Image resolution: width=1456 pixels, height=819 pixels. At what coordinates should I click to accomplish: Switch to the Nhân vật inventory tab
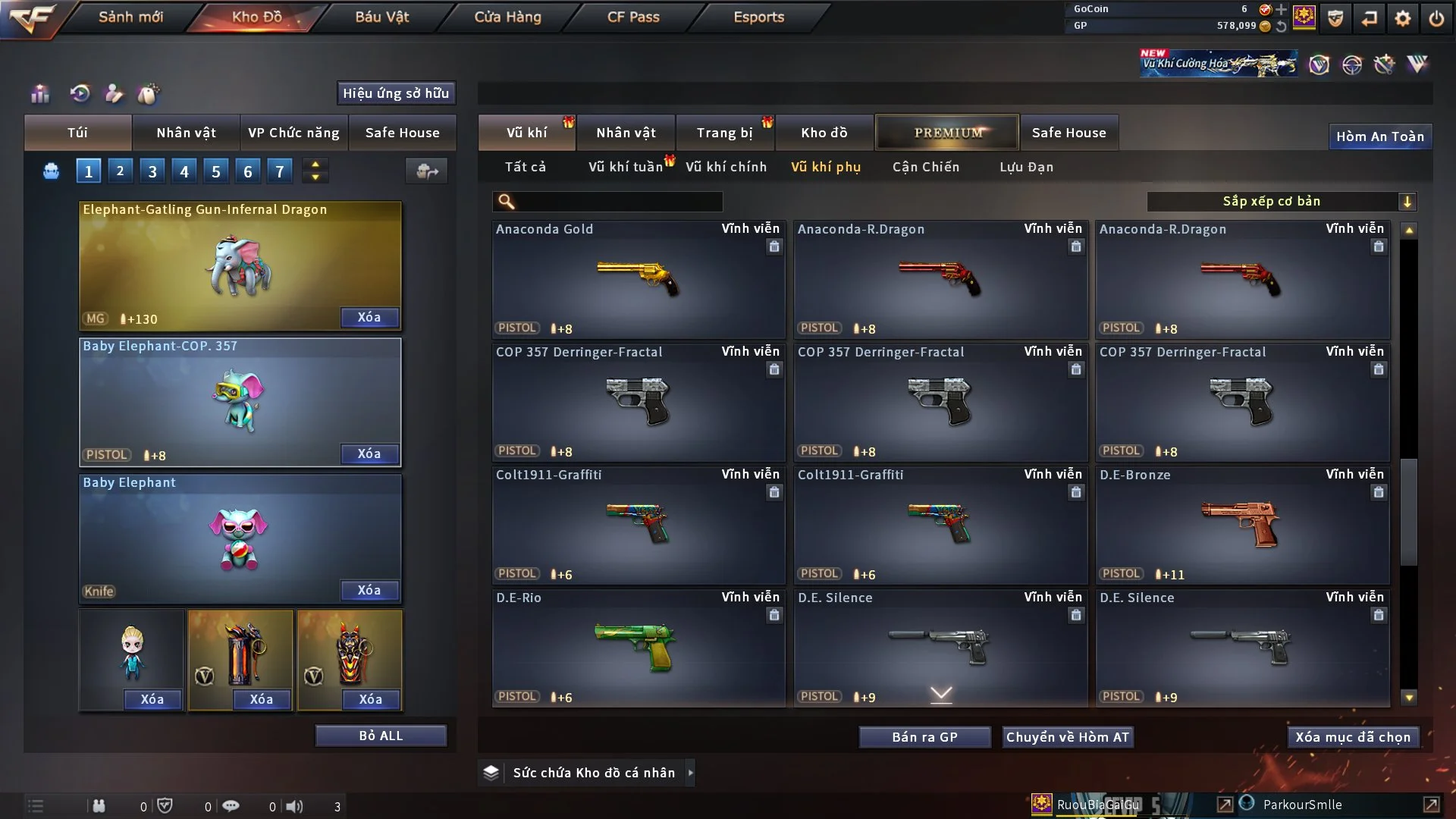pos(626,133)
